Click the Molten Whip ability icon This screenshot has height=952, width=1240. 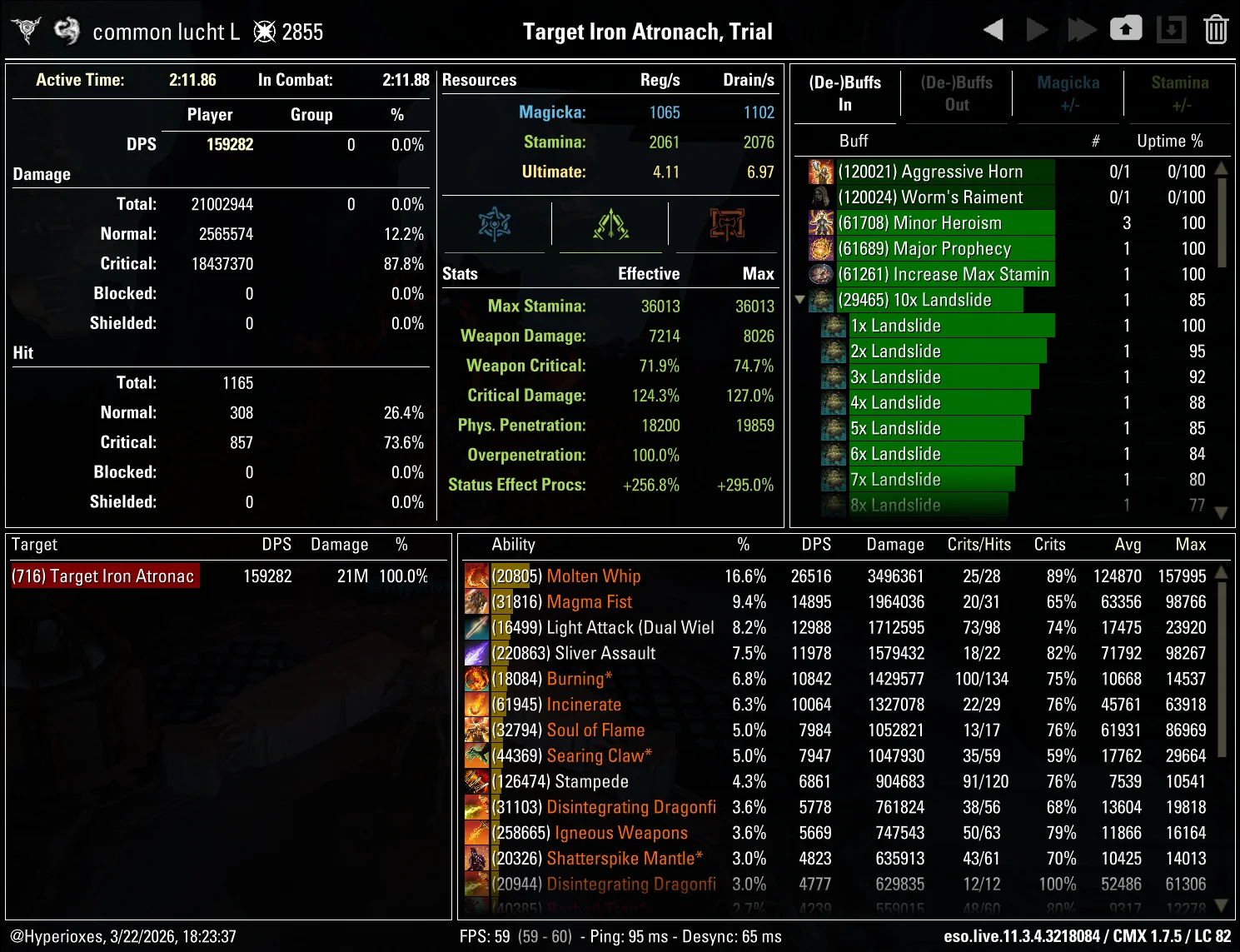click(x=476, y=576)
